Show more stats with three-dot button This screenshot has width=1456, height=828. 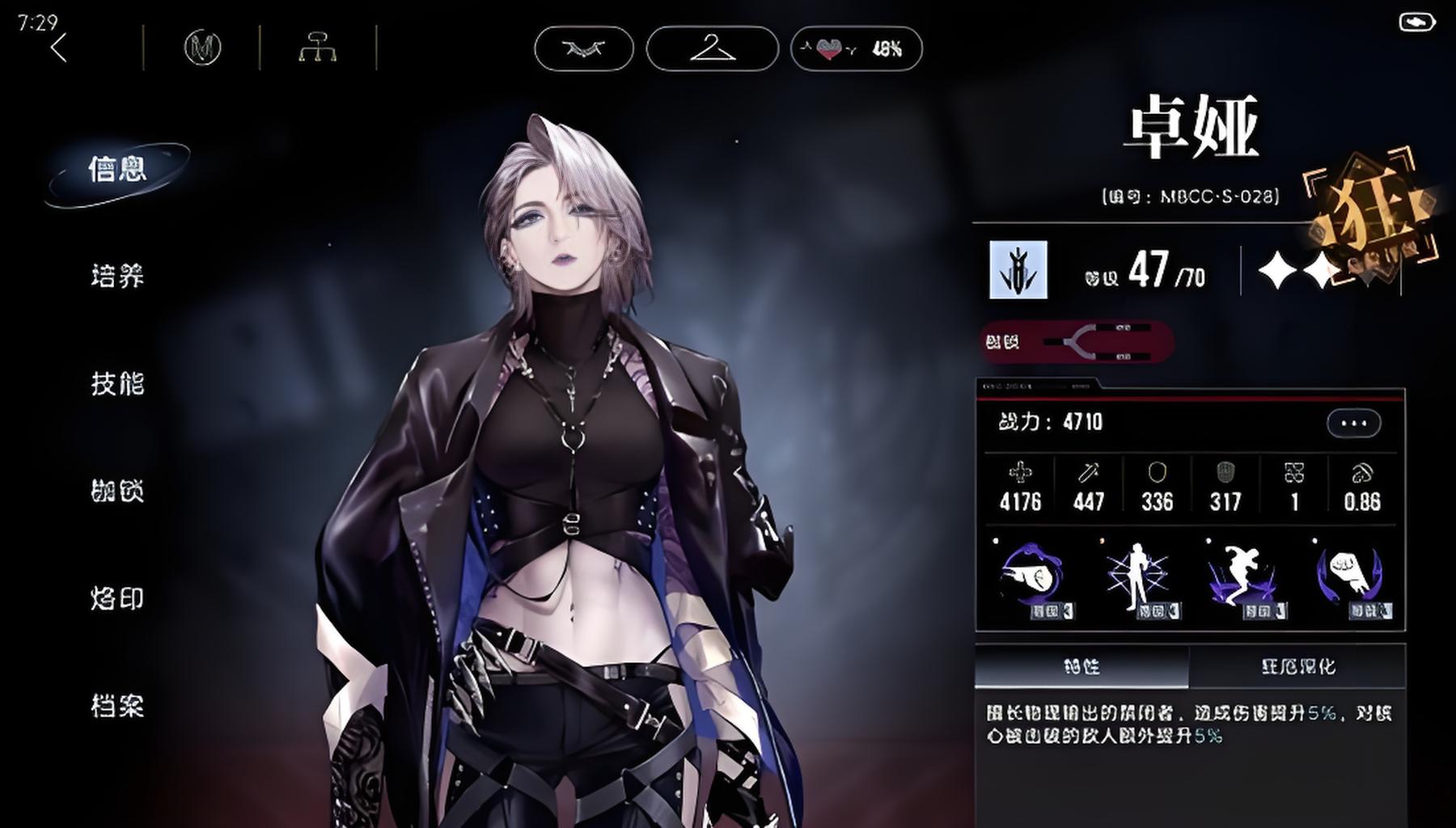point(1353,423)
